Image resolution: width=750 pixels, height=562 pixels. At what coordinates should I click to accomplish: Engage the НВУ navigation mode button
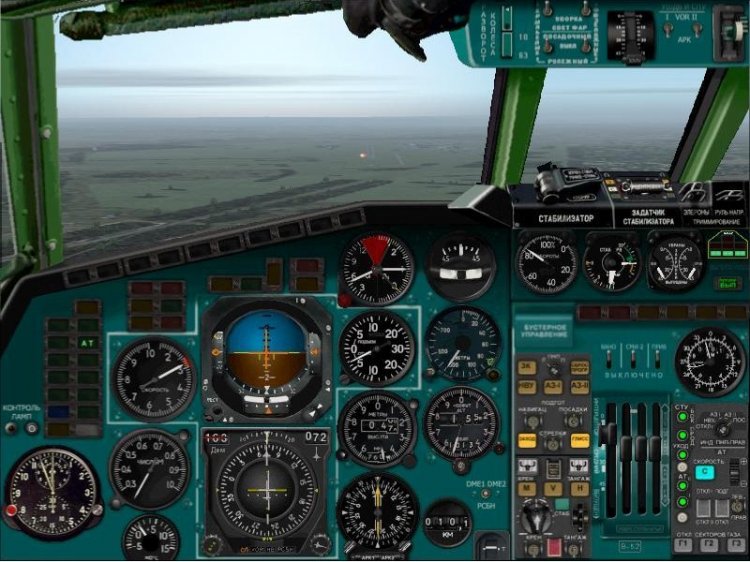tap(527, 387)
